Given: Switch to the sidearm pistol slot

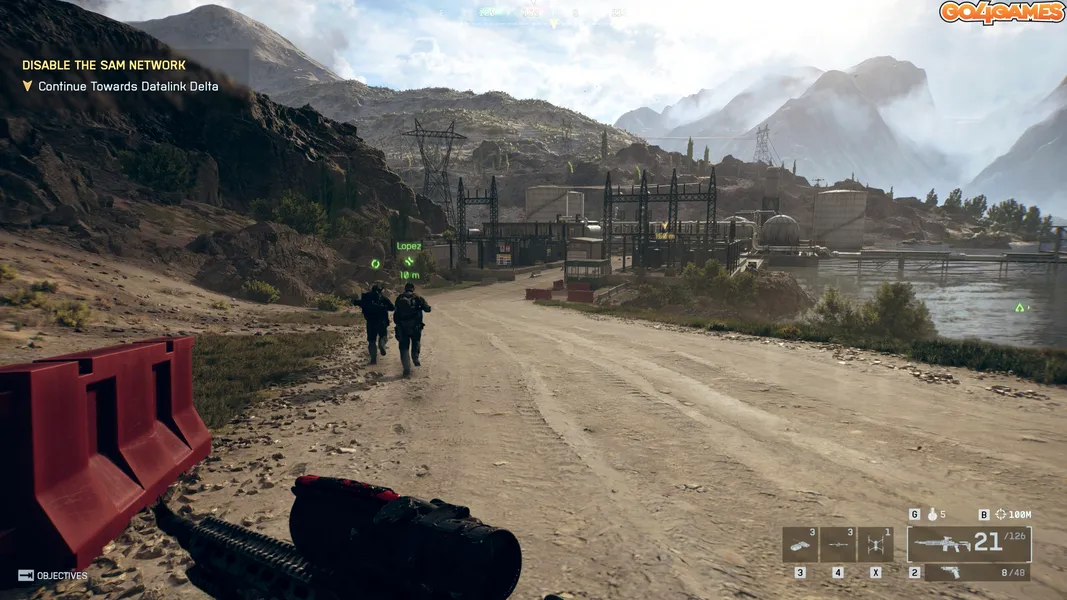Looking at the screenshot, I should pos(977,573).
